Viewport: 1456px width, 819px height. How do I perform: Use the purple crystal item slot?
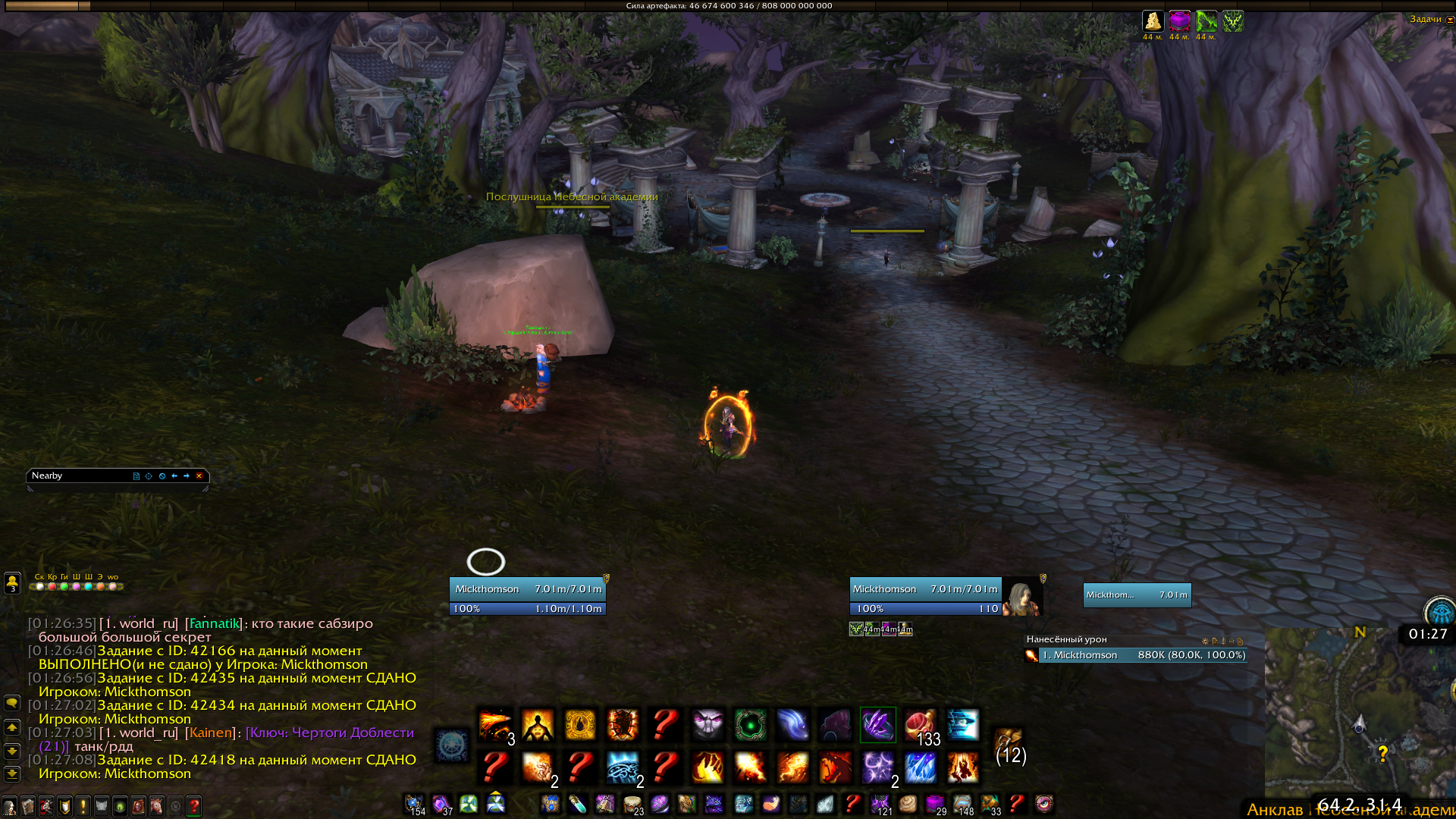tap(877, 725)
